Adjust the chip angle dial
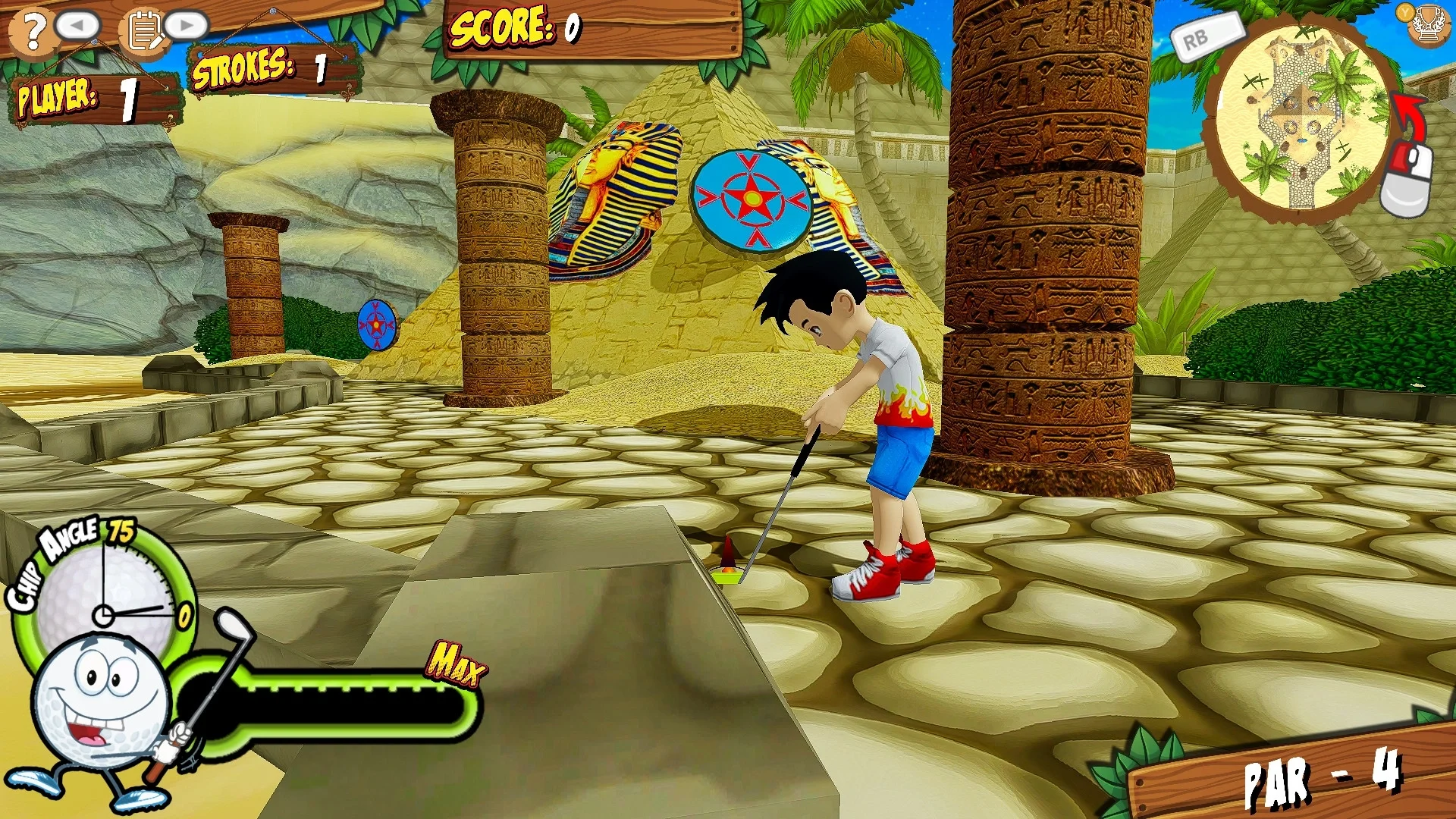Viewport: 1456px width, 819px height. point(105,599)
